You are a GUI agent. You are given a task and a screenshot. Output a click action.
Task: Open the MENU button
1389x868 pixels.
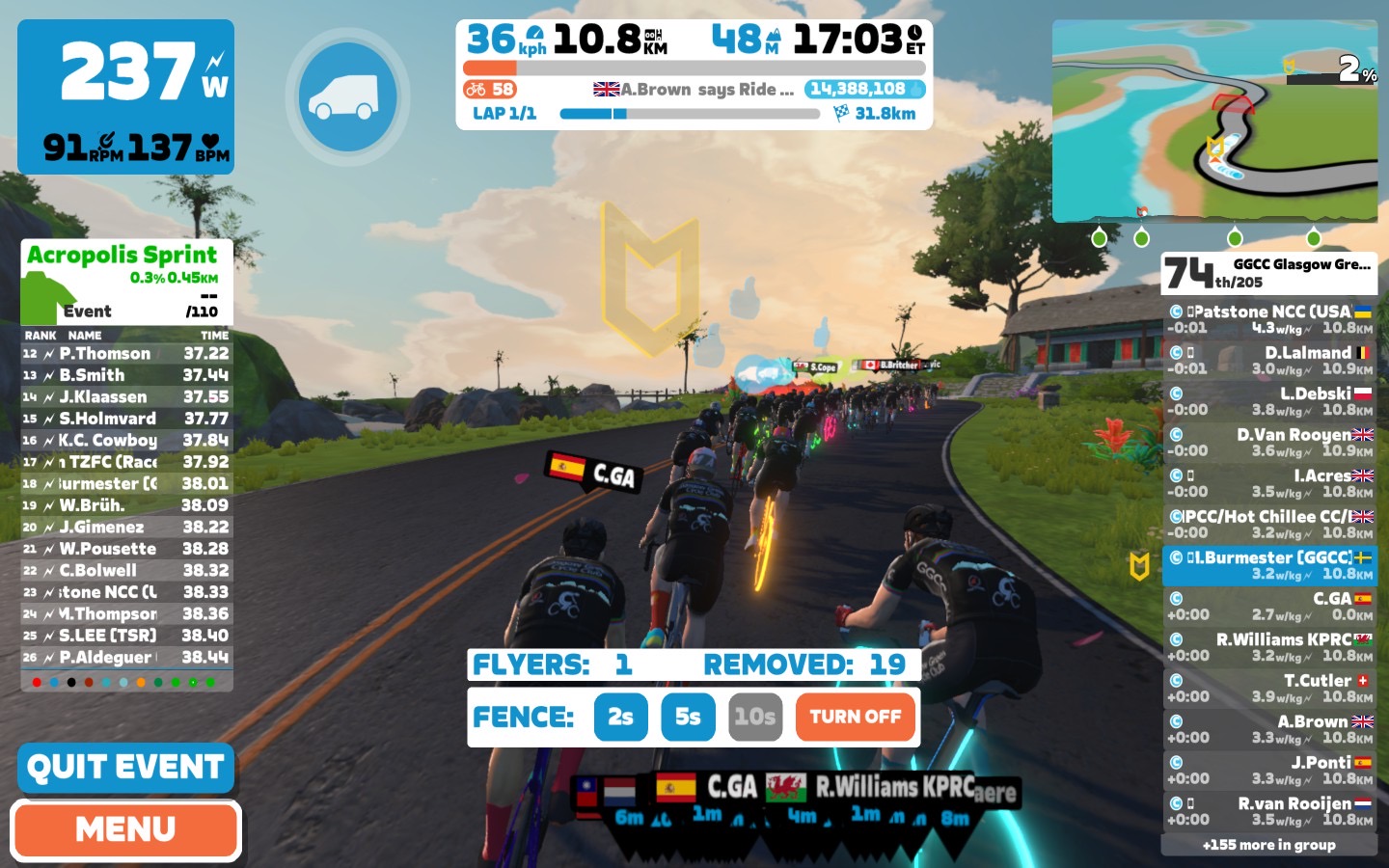(x=125, y=829)
